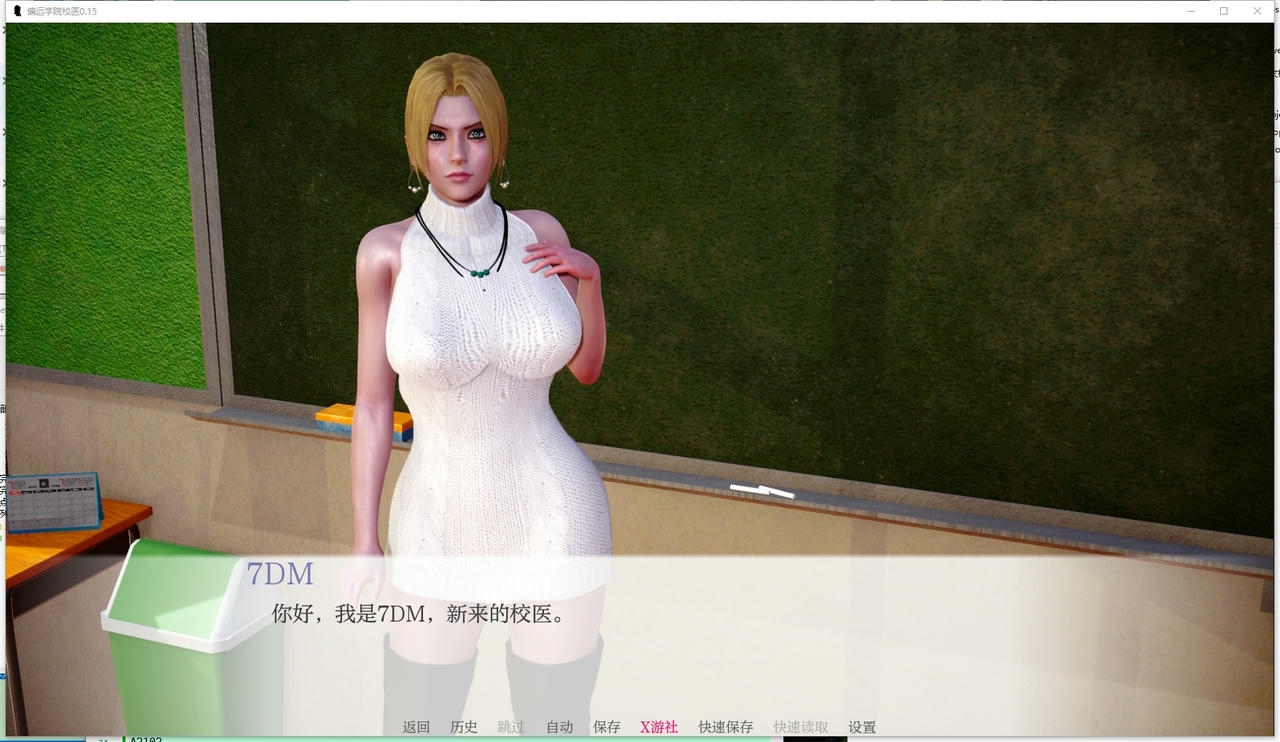Open the 保存 save screen
The image size is (1280, 742).
[x=607, y=727]
